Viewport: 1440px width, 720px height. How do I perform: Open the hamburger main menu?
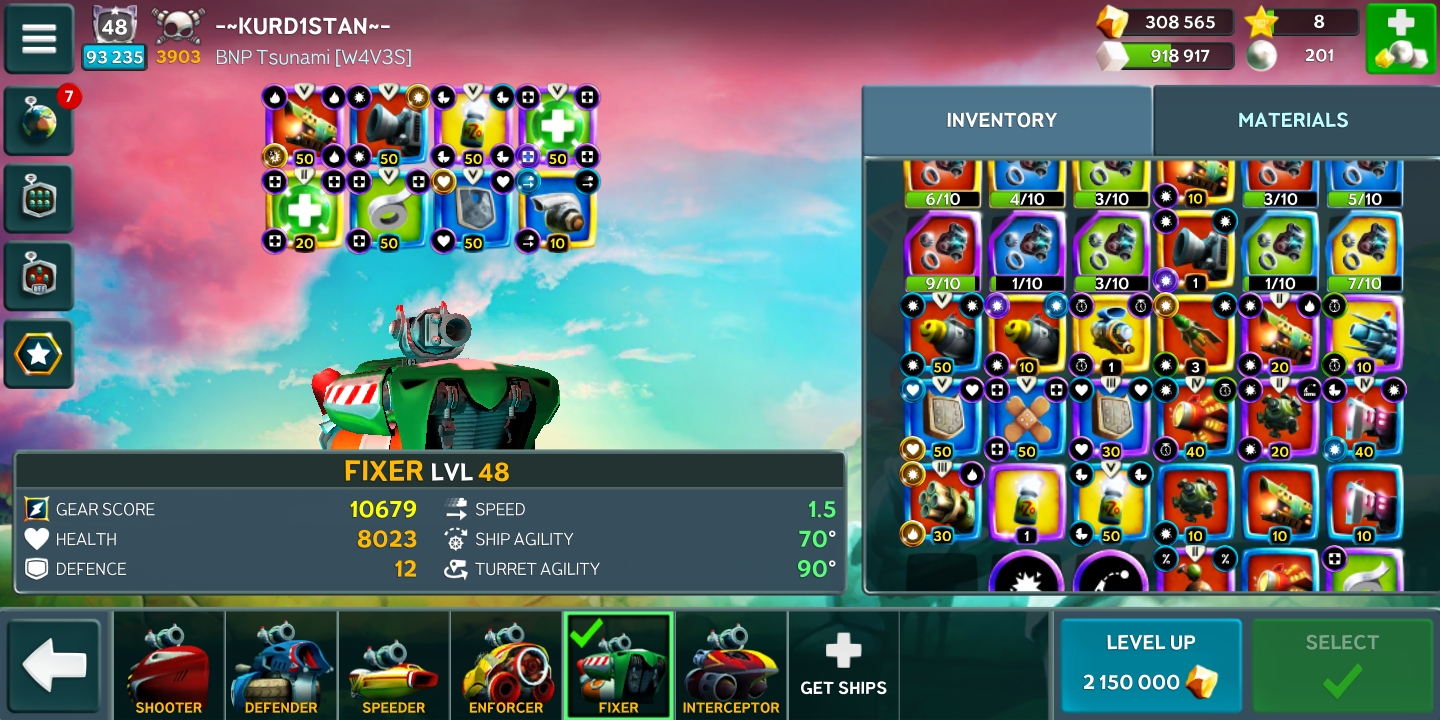(x=39, y=39)
